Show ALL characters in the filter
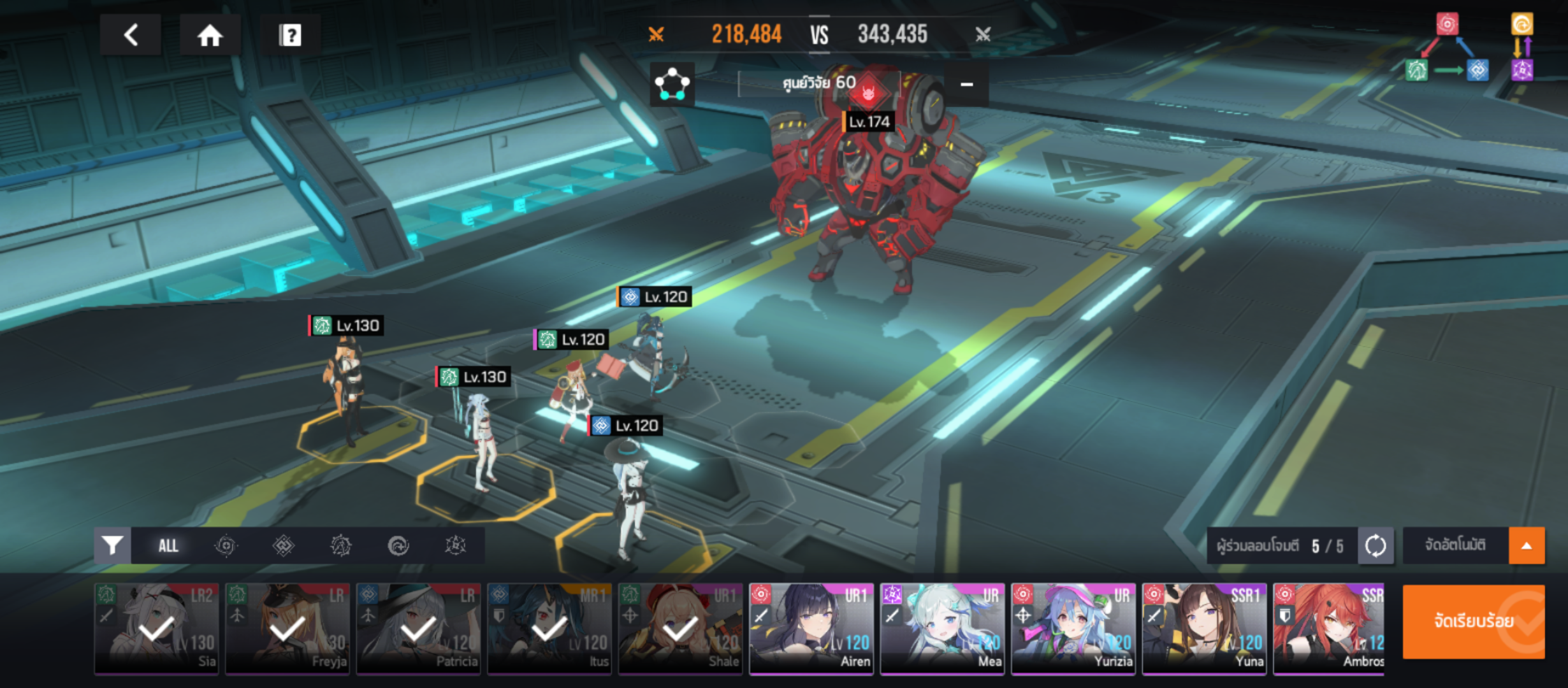Viewport: 1568px width, 688px height. click(x=168, y=545)
